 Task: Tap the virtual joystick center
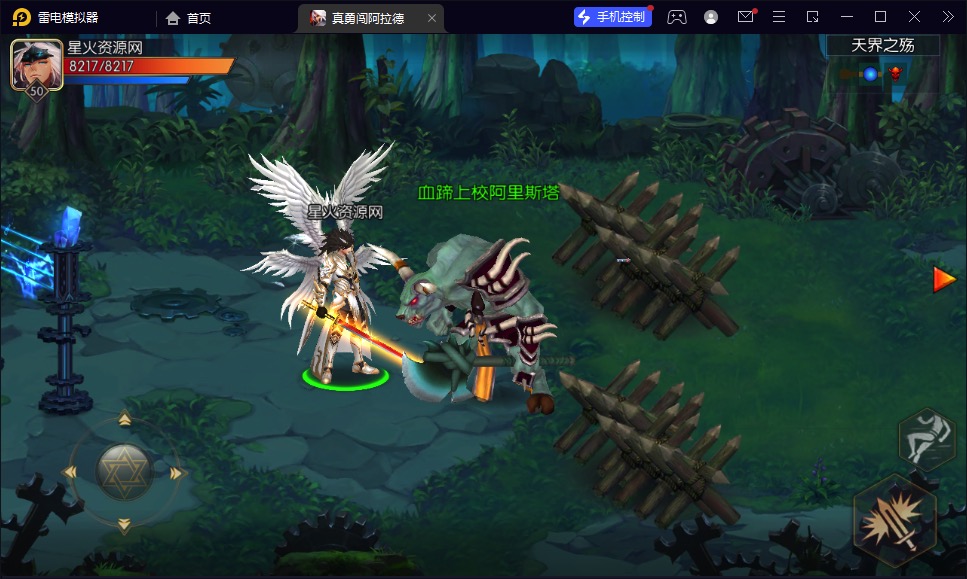coord(124,471)
